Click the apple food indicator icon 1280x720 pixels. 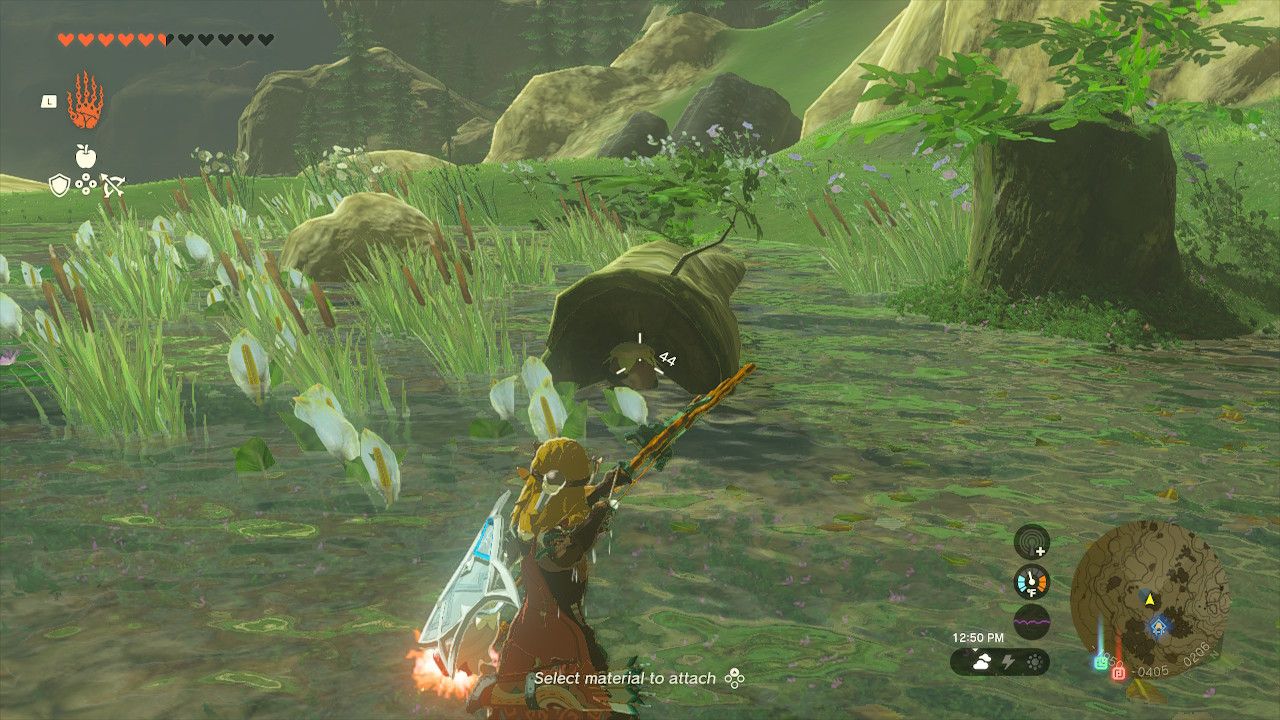85,155
